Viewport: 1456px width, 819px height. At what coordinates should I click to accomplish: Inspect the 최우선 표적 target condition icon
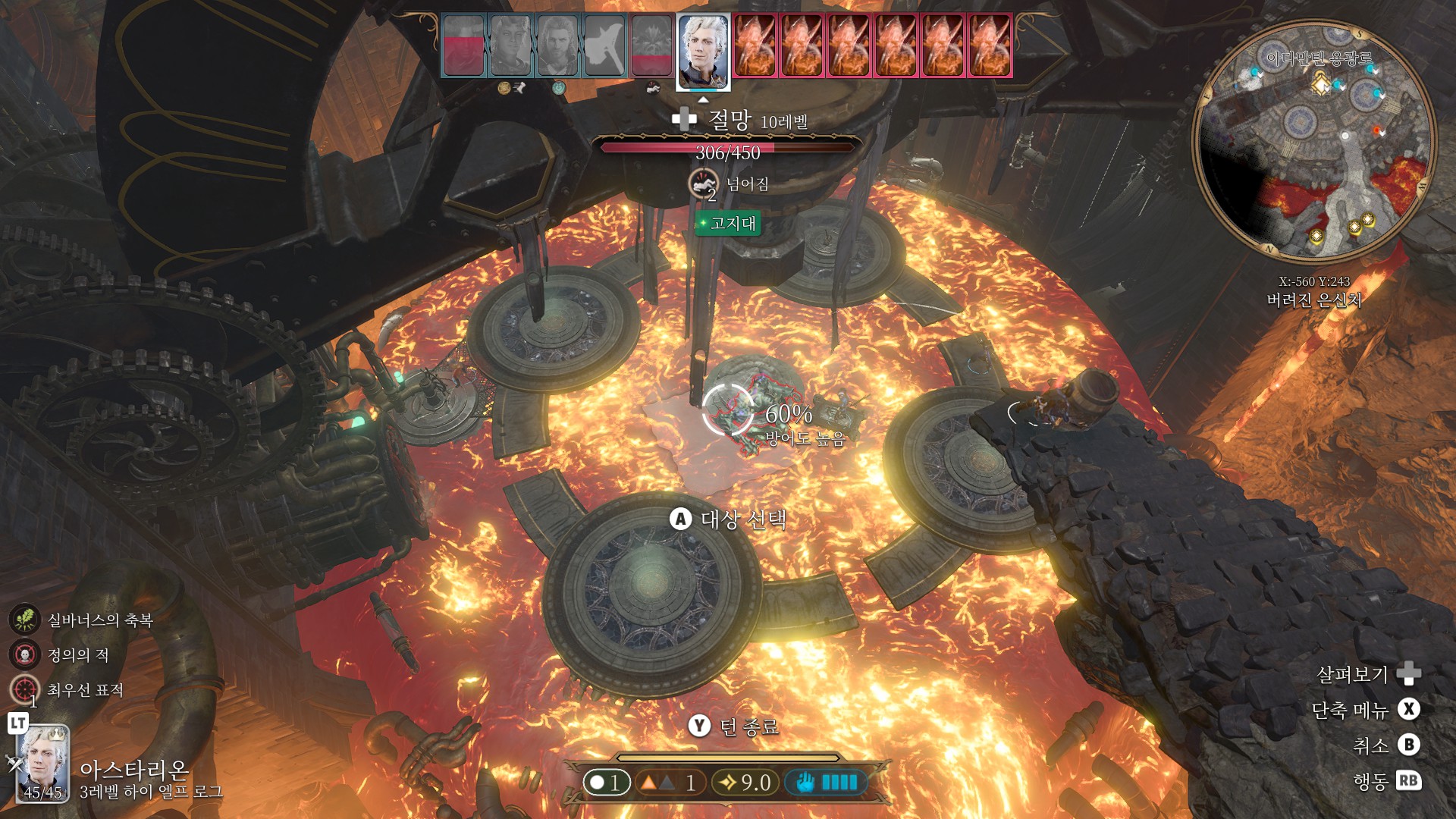point(24,689)
